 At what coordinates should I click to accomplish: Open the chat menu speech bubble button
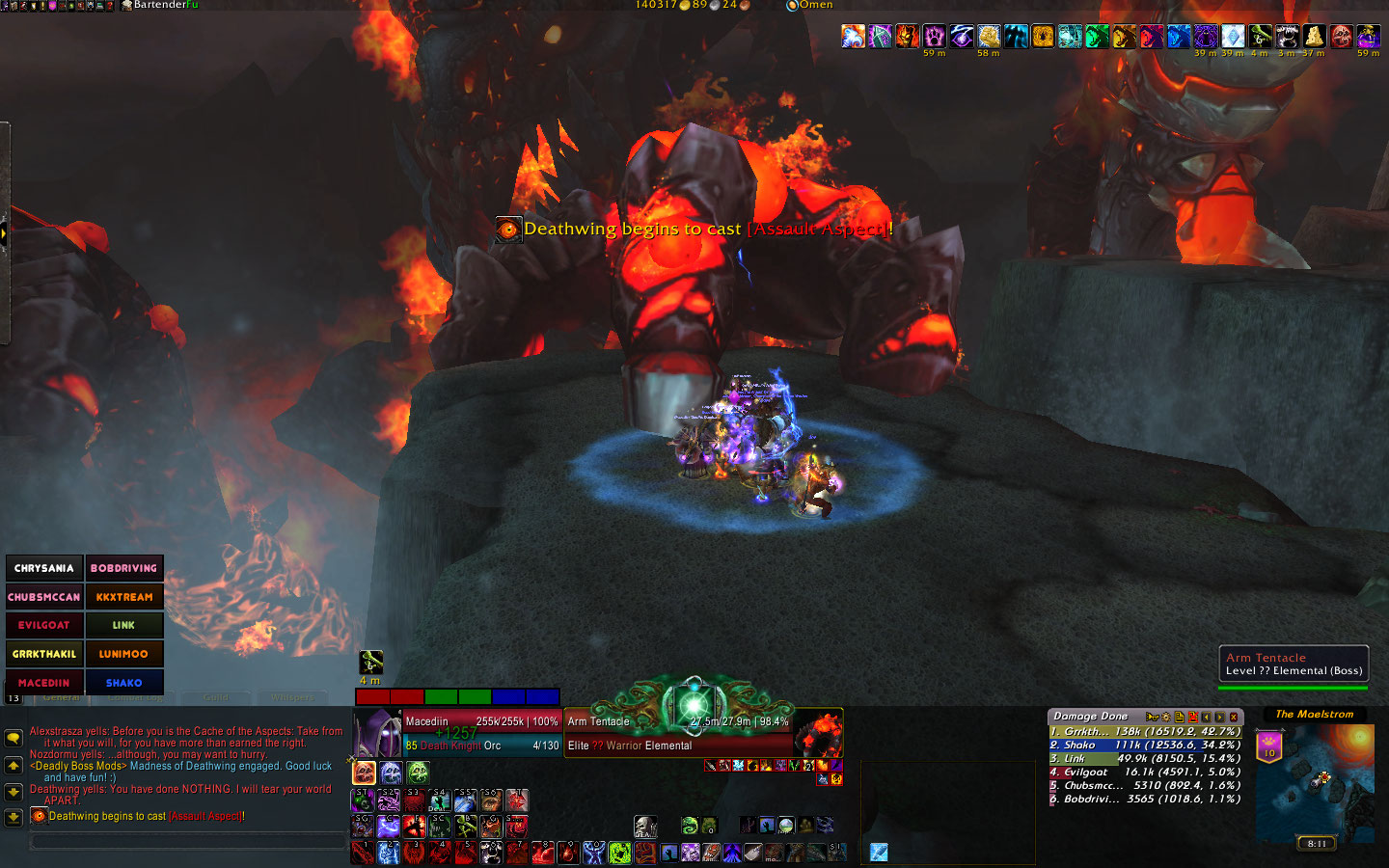pyautogui.click(x=14, y=738)
